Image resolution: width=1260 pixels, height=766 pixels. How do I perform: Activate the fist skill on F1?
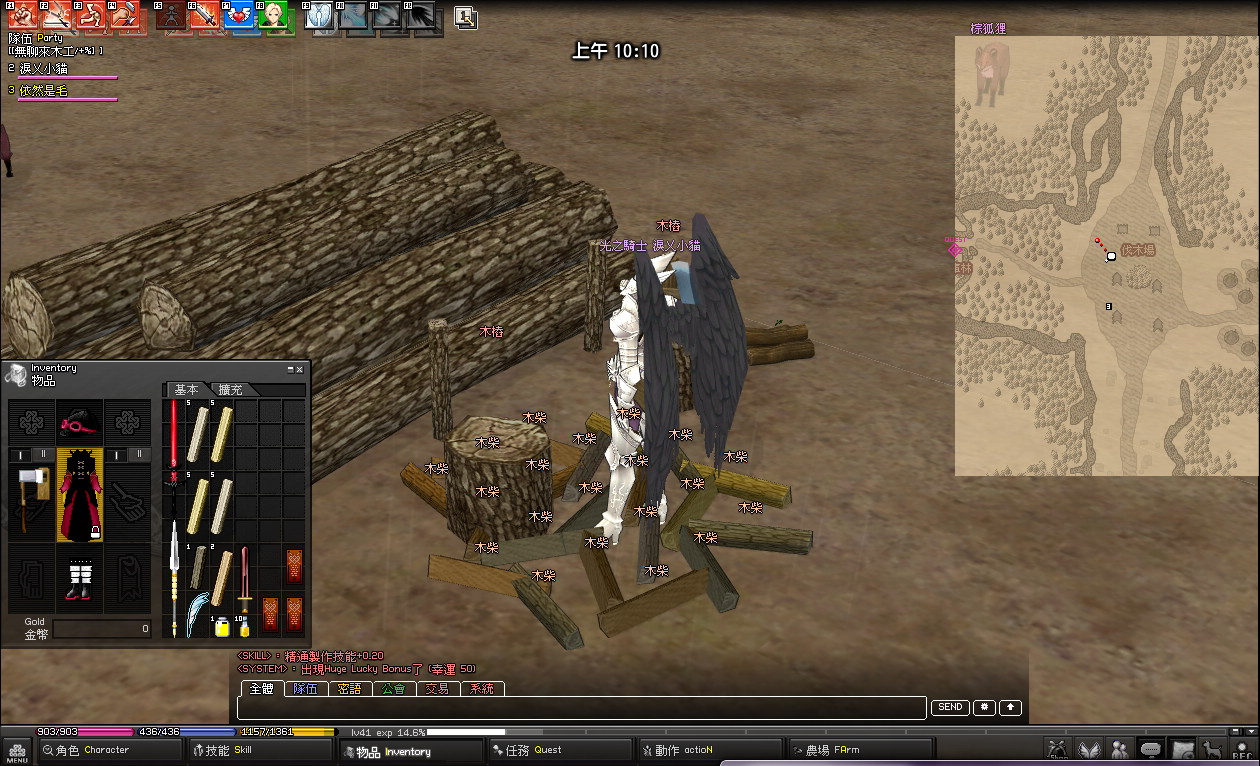point(22,14)
